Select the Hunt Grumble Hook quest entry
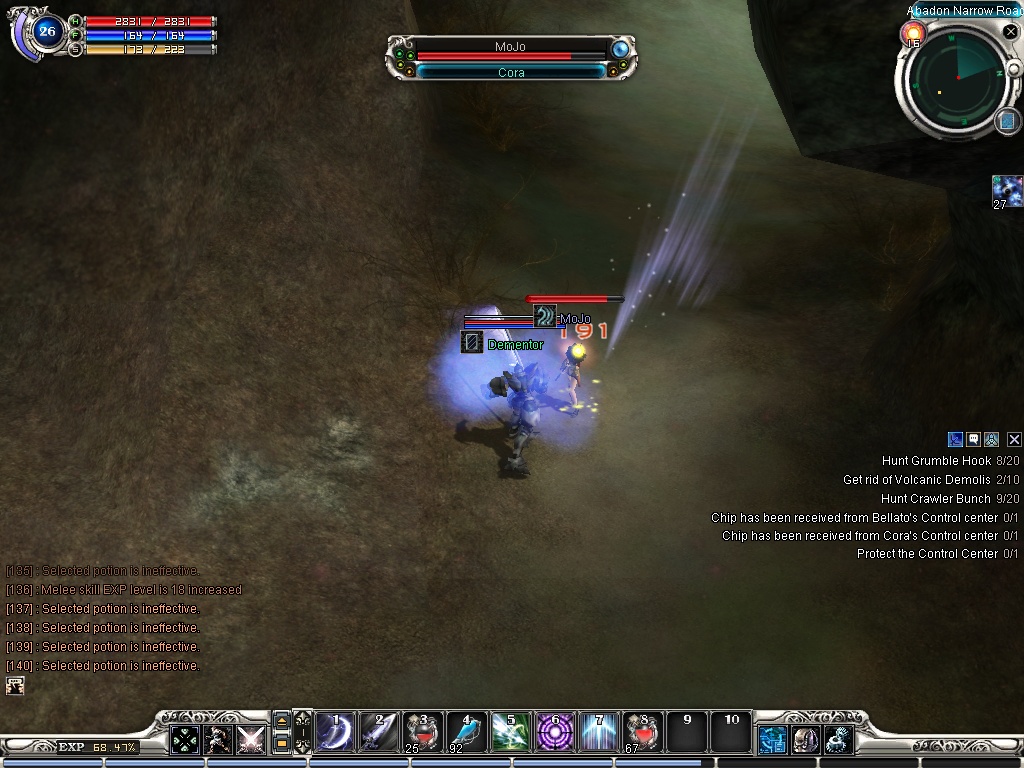The image size is (1024, 768). pyautogui.click(x=936, y=461)
